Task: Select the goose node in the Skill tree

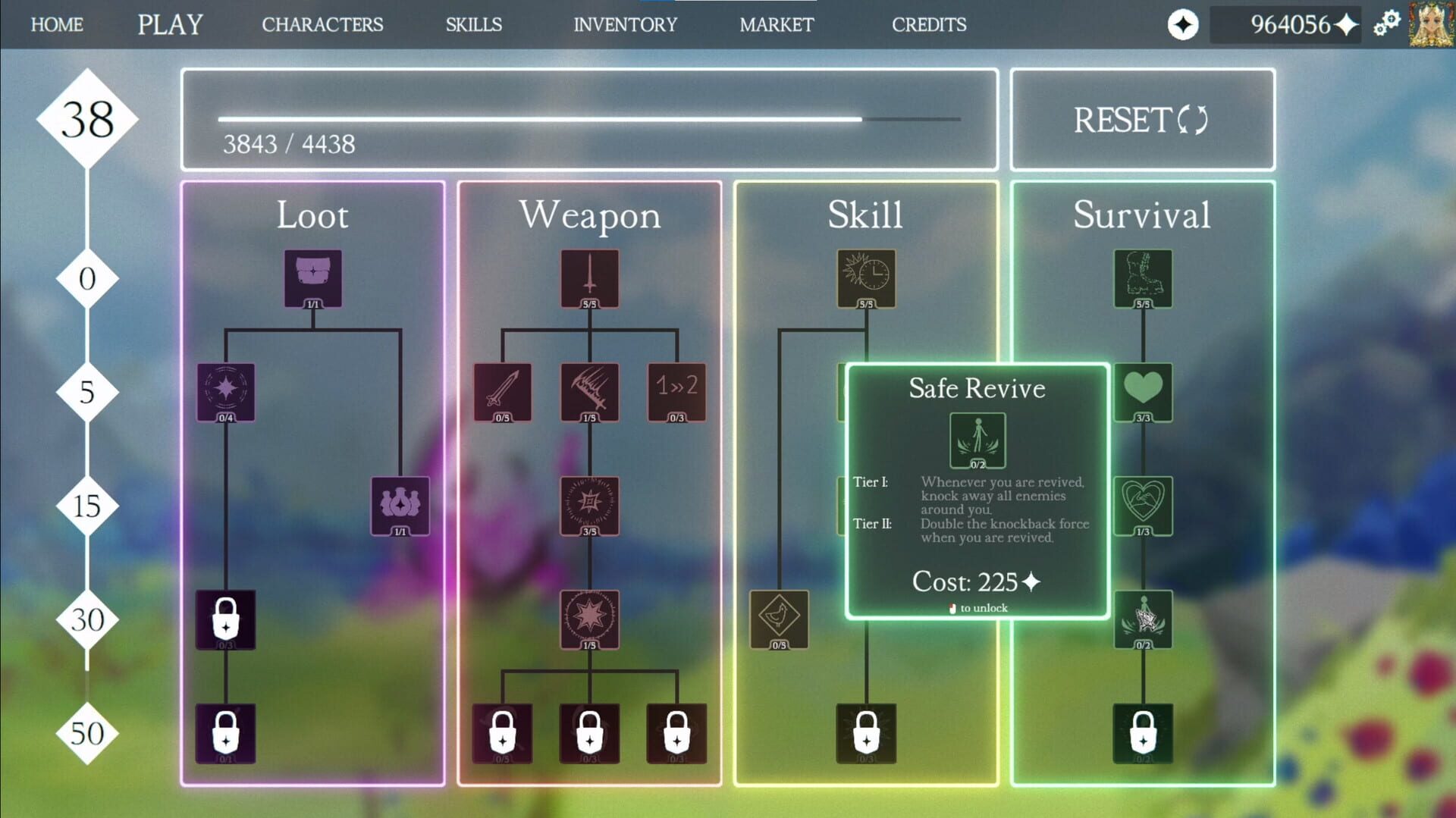Action: pyautogui.click(x=777, y=620)
